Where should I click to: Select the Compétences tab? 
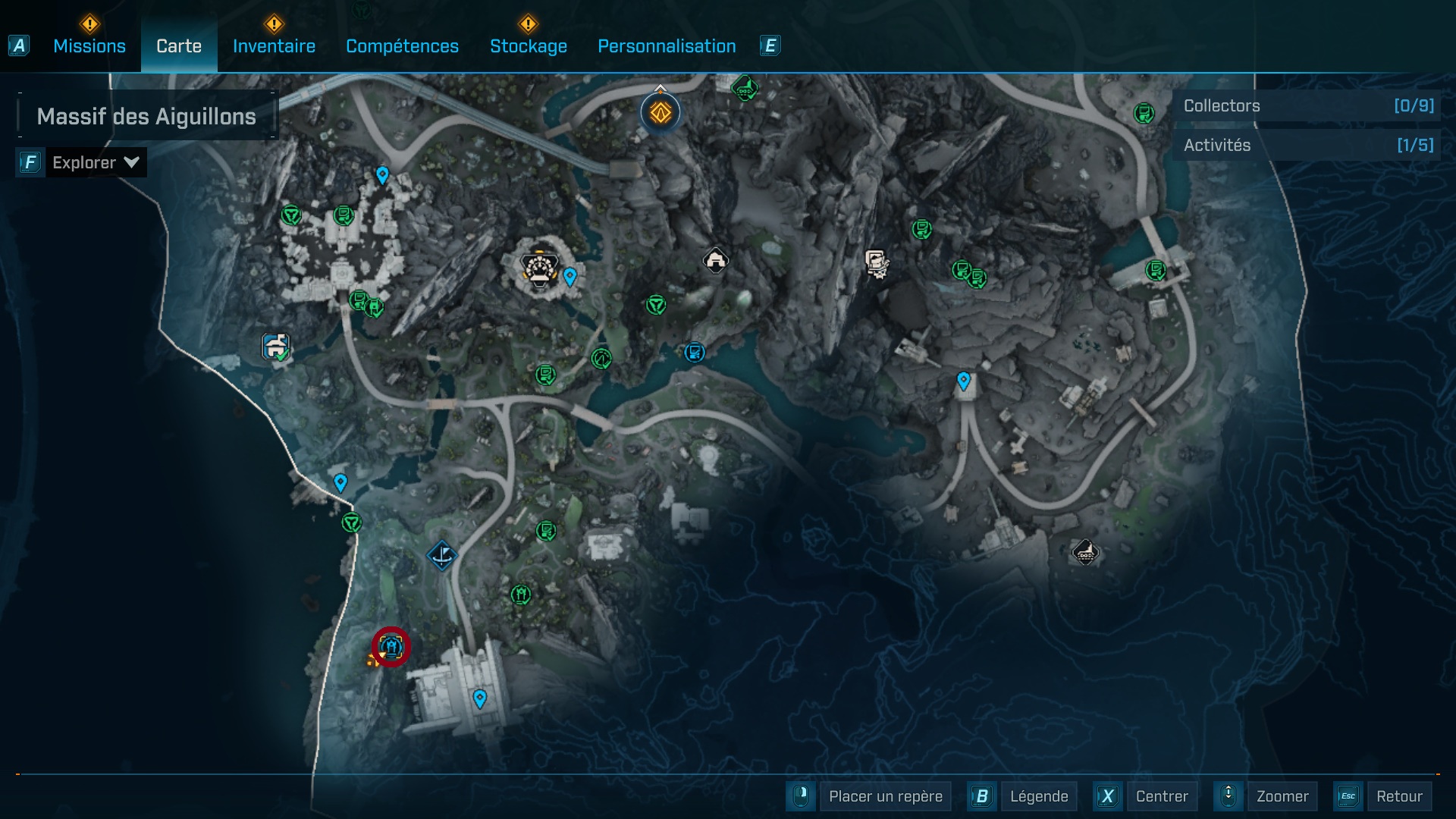tap(402, 46)
